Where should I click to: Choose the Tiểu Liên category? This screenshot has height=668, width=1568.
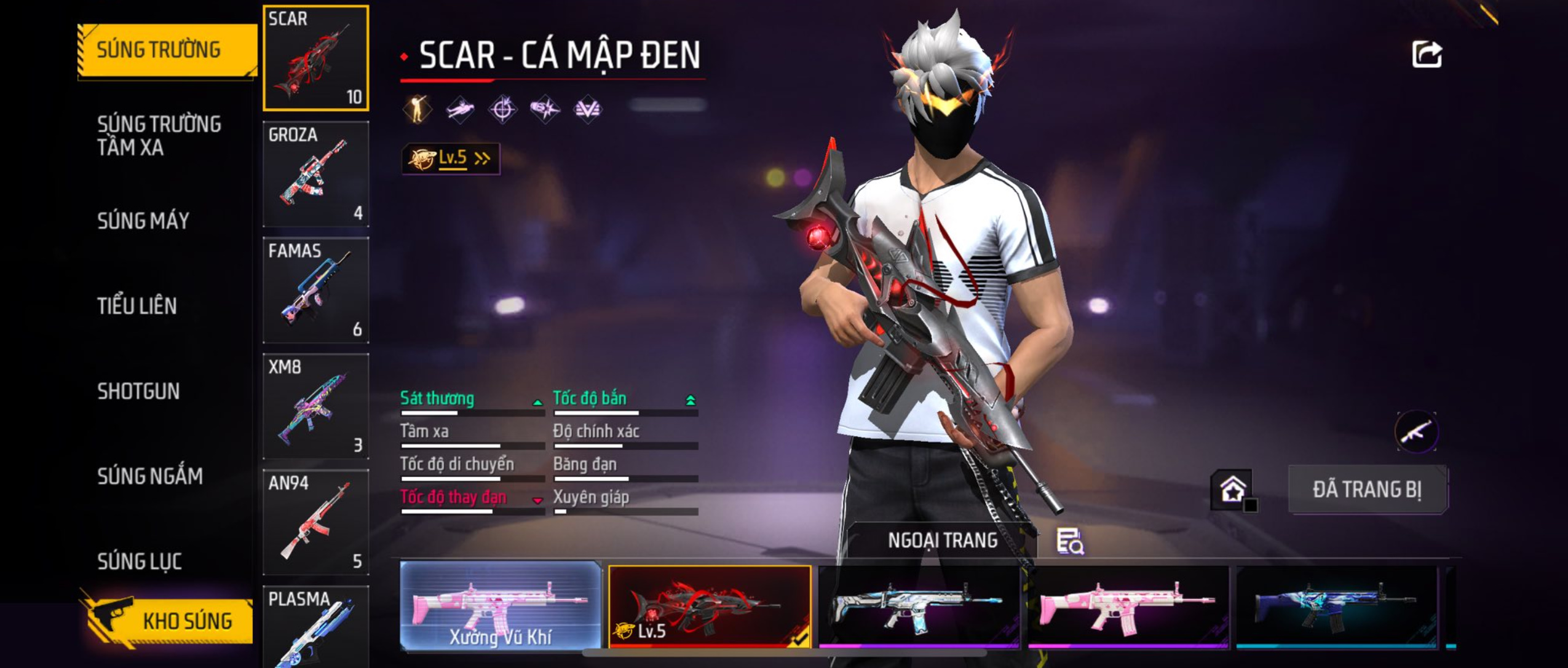pyautogui.click(x=137, y=306)
